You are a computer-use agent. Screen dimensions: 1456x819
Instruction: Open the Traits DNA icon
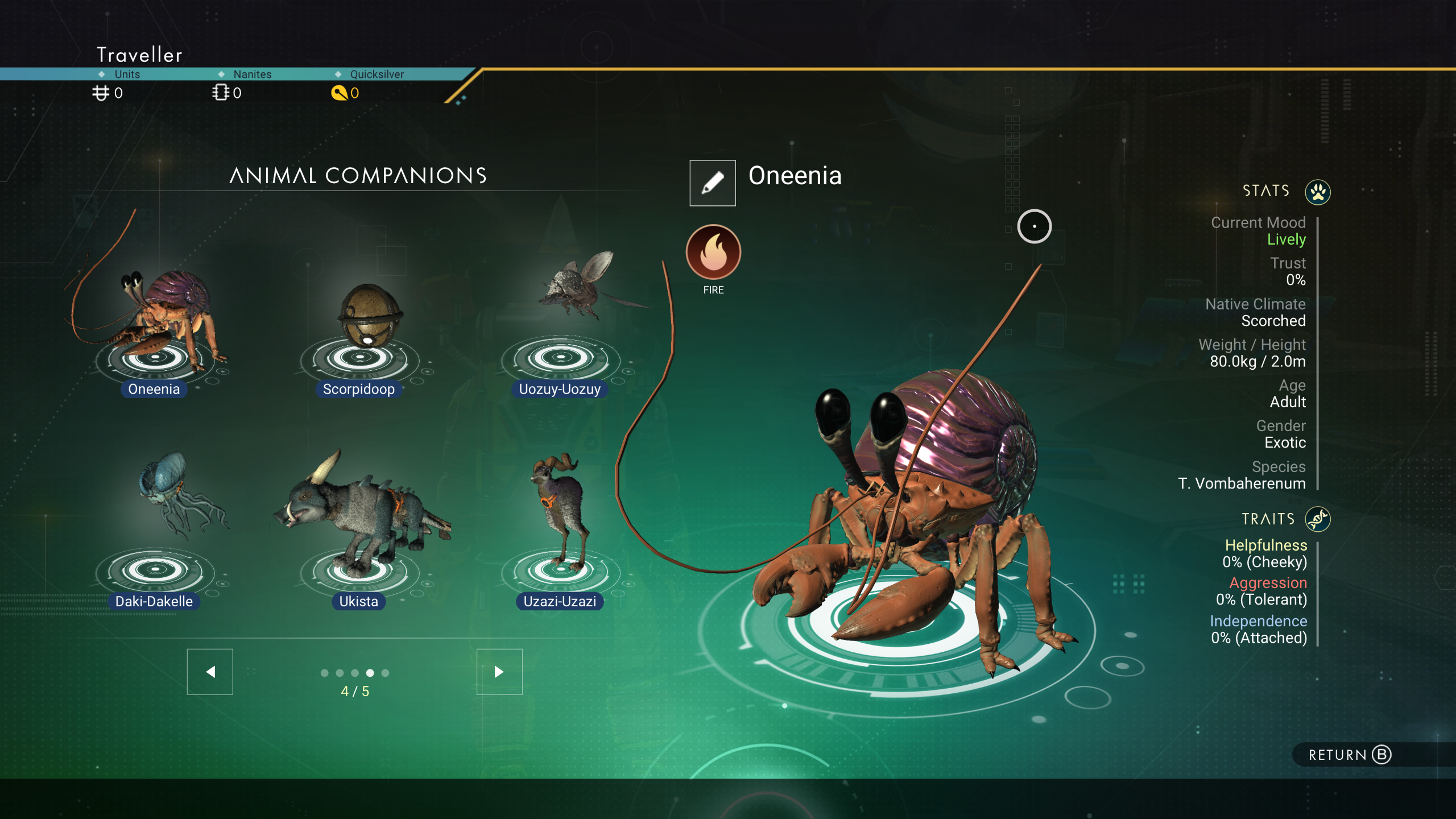(1317, 519)
